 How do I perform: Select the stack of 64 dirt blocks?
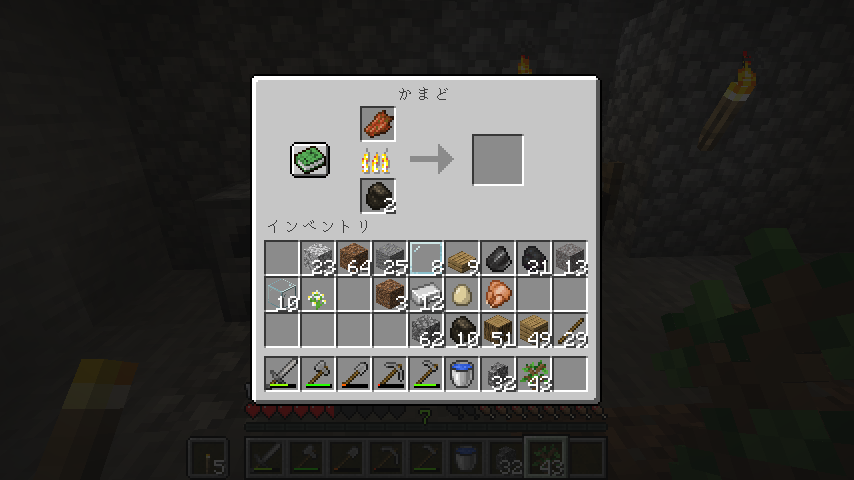pyautogui.click(x=354, y=259)
